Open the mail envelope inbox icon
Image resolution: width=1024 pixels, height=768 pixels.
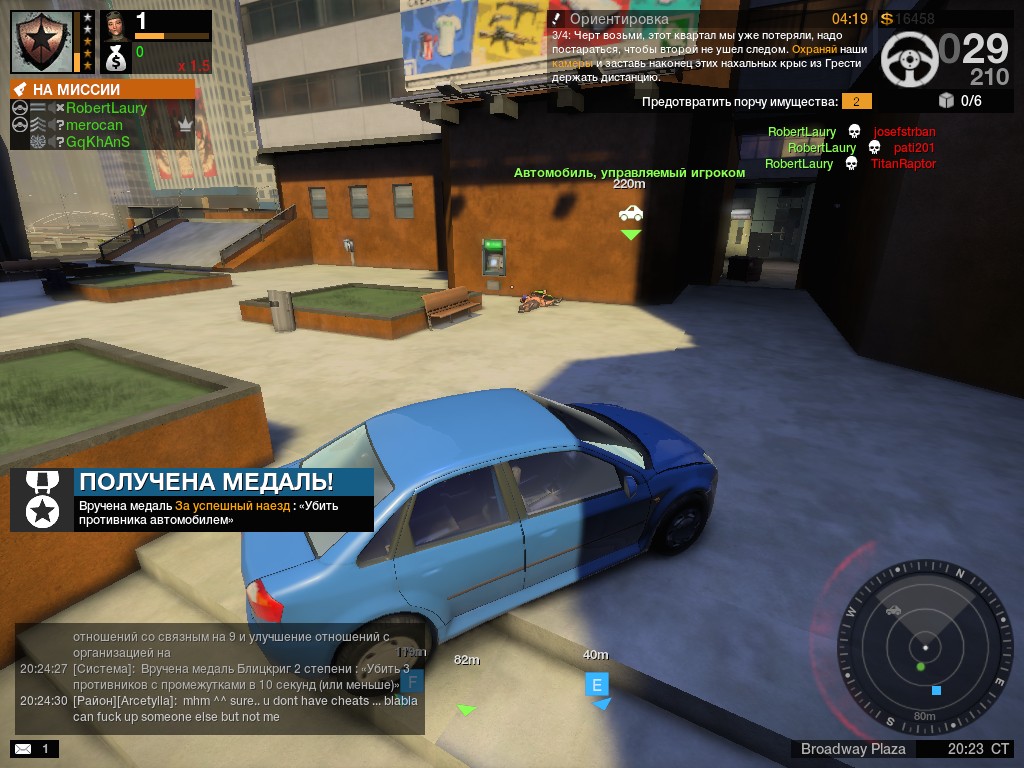[22, 748]
